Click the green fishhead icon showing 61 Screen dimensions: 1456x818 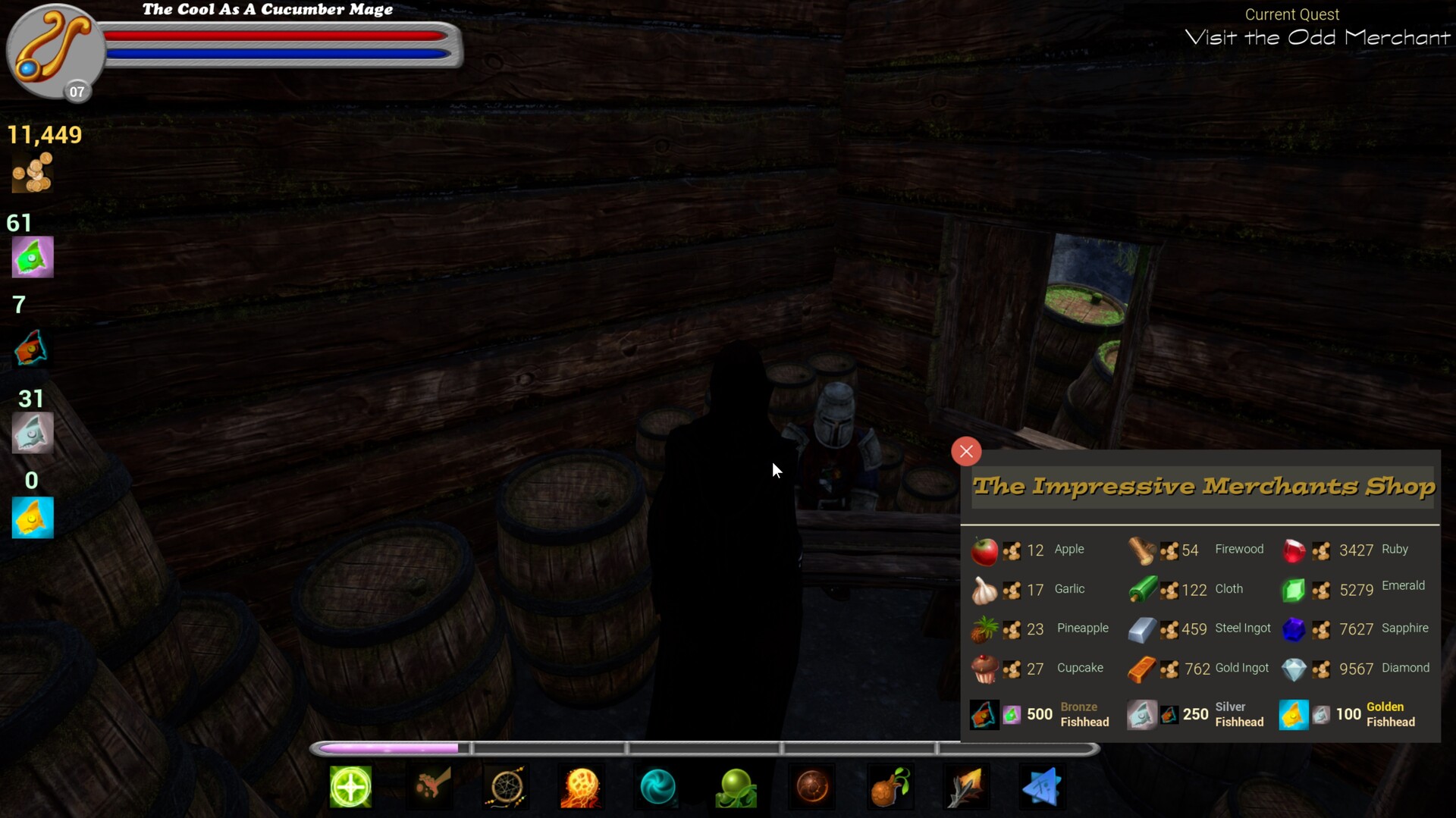click(x=32, y=257)
